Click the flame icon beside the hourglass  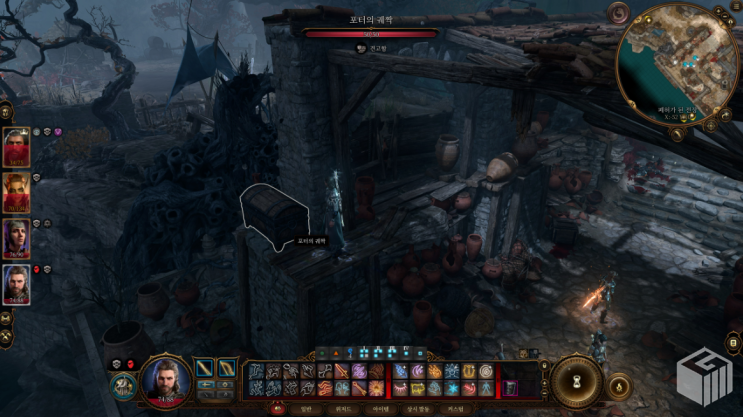(x=619, y=384)
